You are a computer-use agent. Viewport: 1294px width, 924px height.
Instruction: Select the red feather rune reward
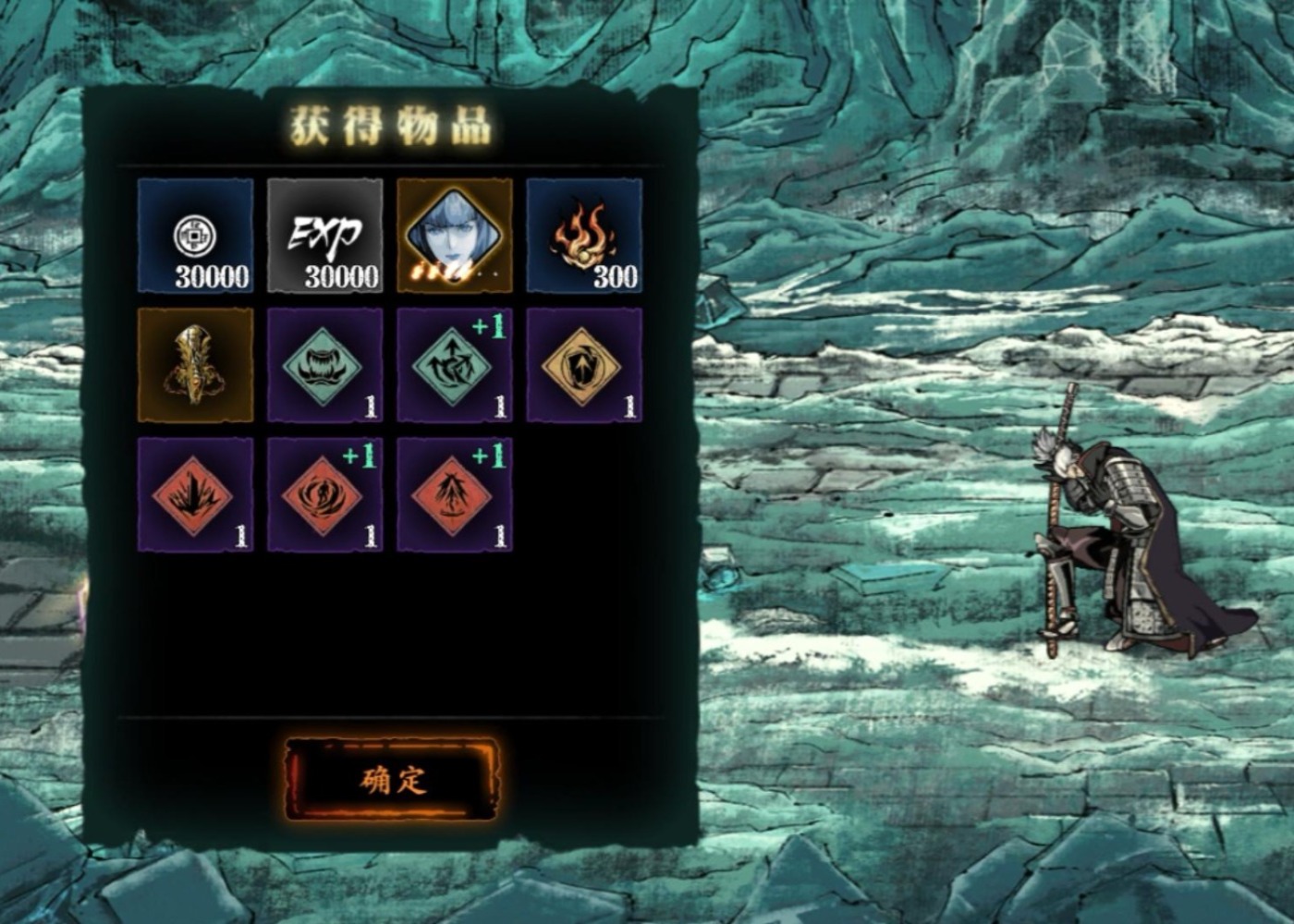click(454, 495)
